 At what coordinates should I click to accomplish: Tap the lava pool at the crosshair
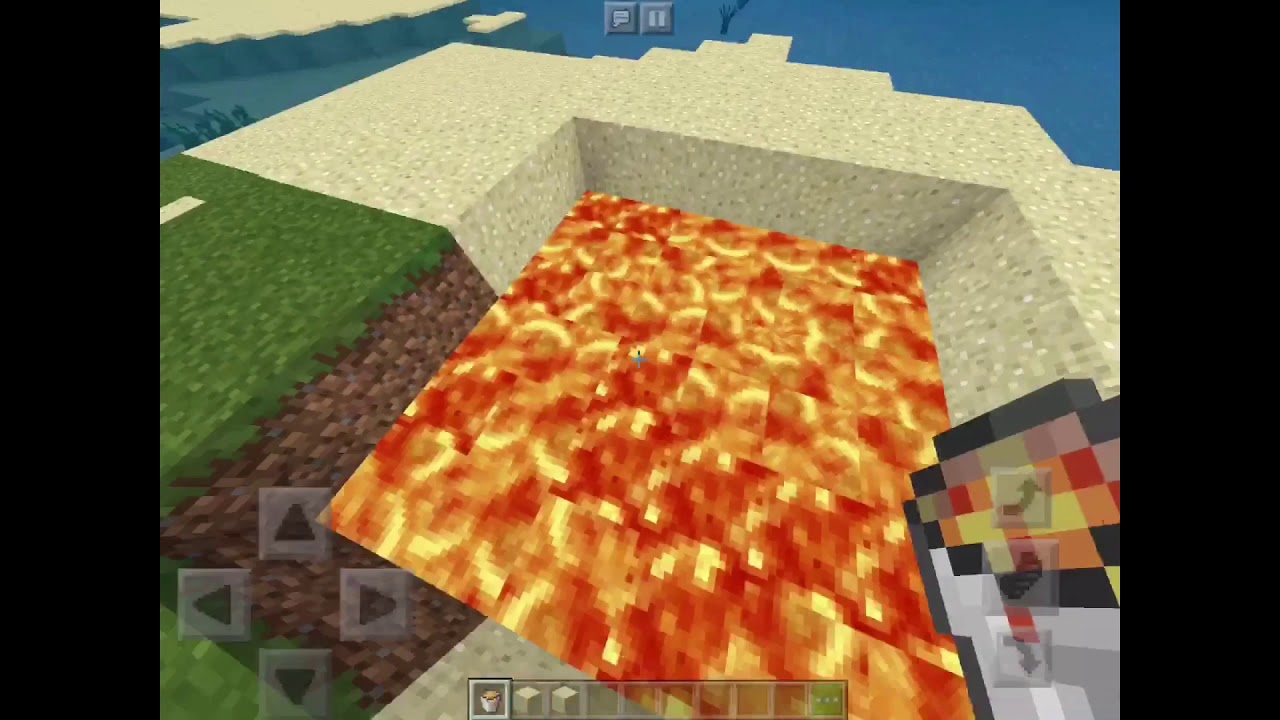tap(640, 360)
